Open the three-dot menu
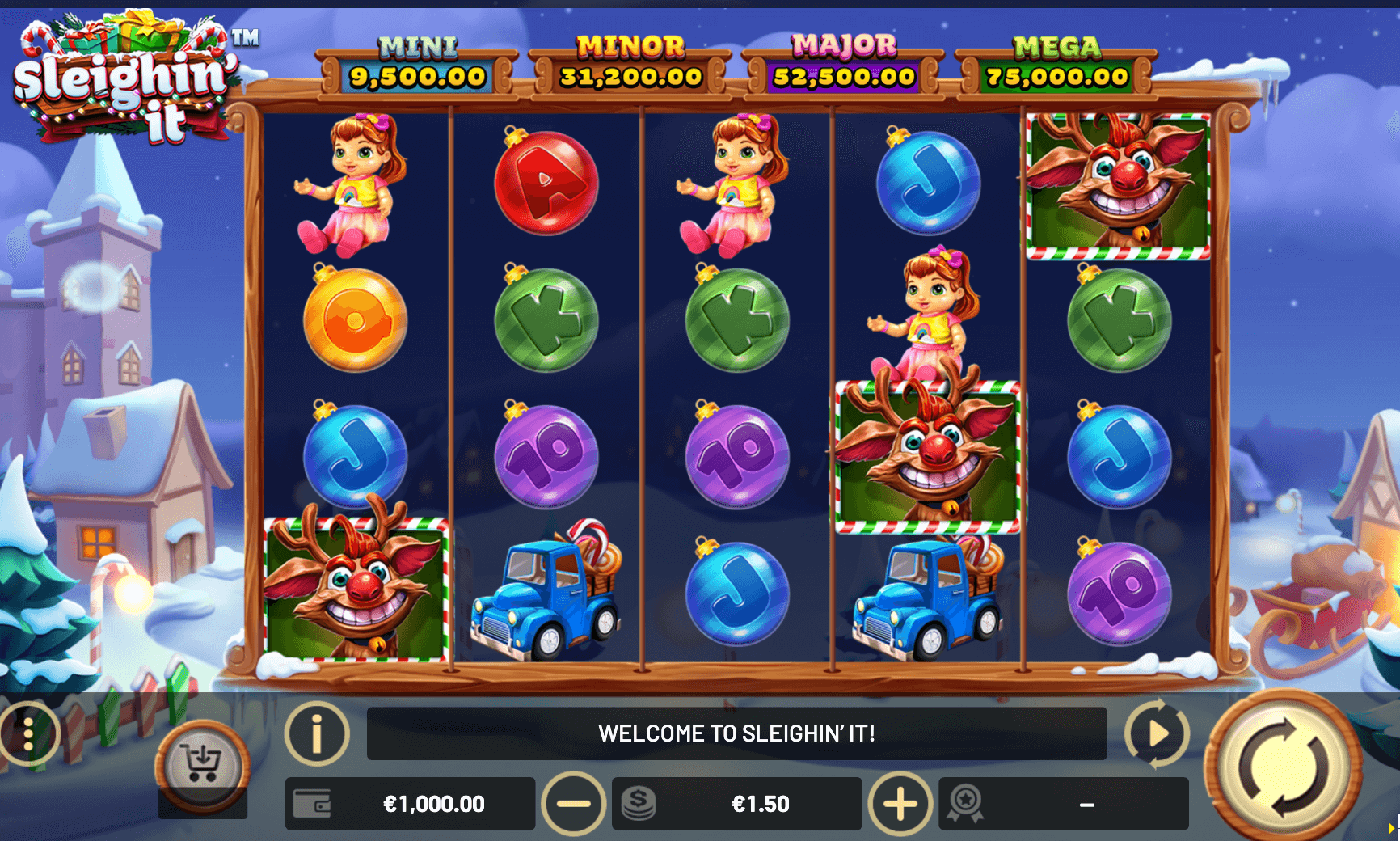 (x=28, y=734)
